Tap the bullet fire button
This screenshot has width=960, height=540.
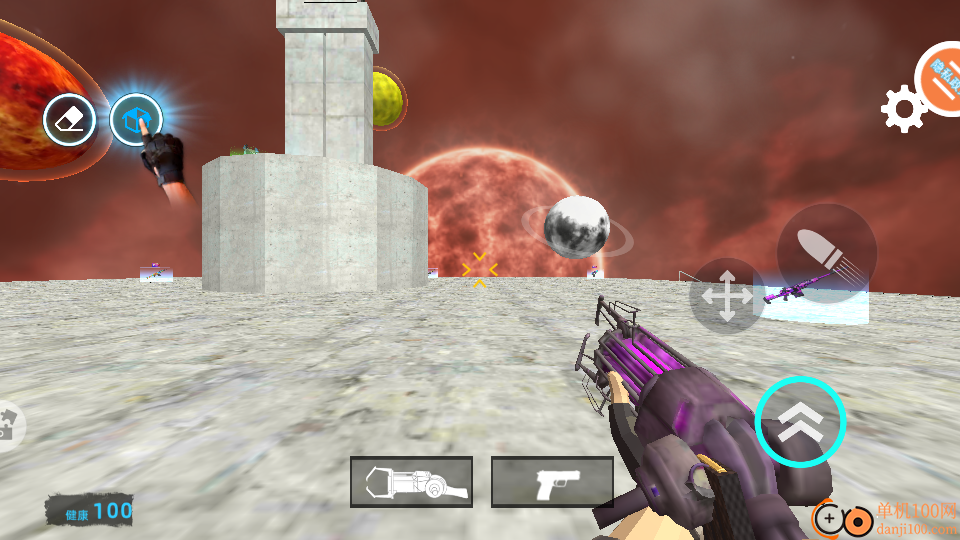pos(826,253)
